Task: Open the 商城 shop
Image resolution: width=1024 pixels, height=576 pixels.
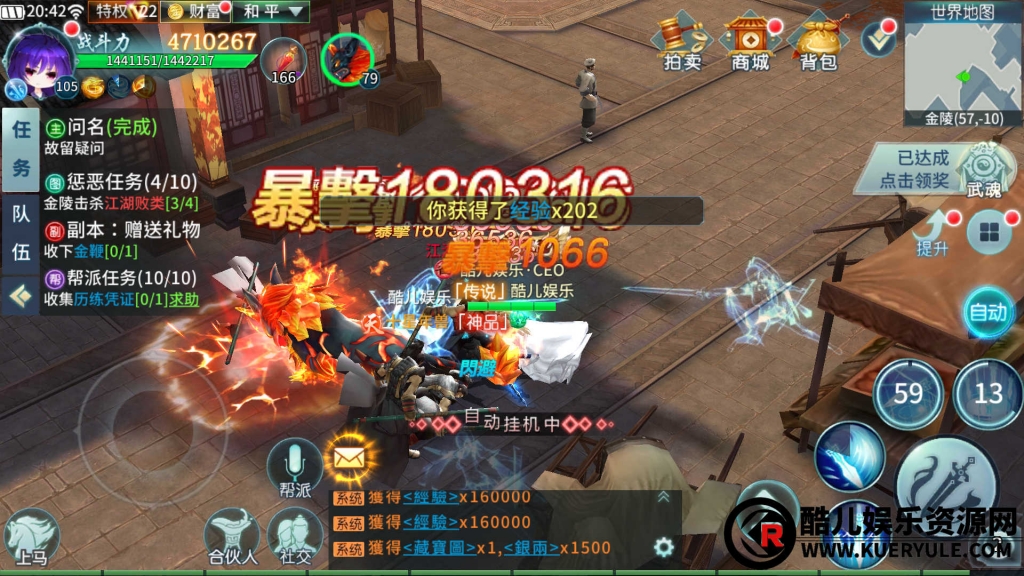Action: coord(750,42)
